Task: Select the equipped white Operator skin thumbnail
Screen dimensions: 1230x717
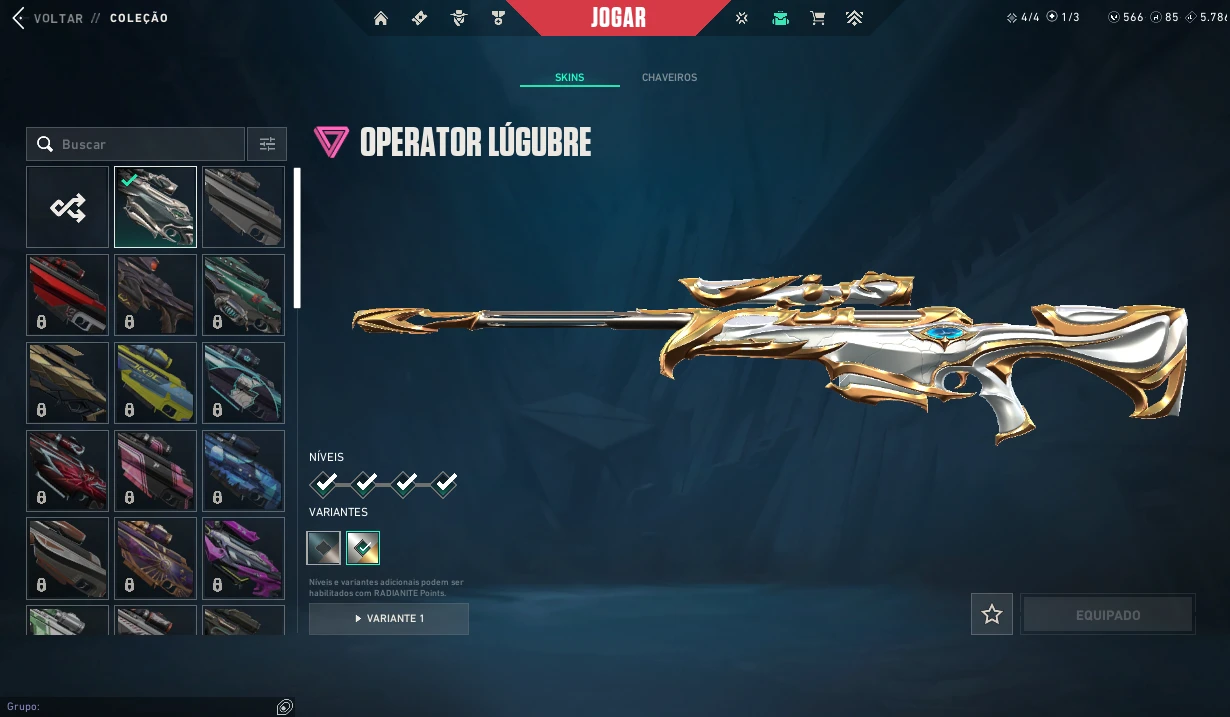Action: pos(155,207)
